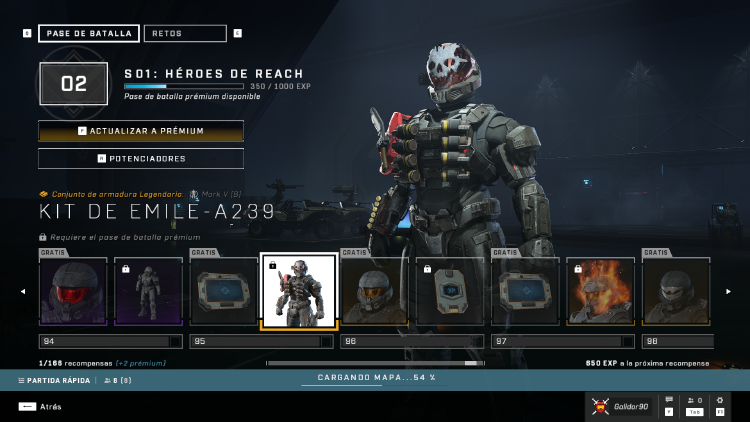The image size is (750, 422).
Task: Open the Partida Rápida panel
Action: [x=54, y=381]
